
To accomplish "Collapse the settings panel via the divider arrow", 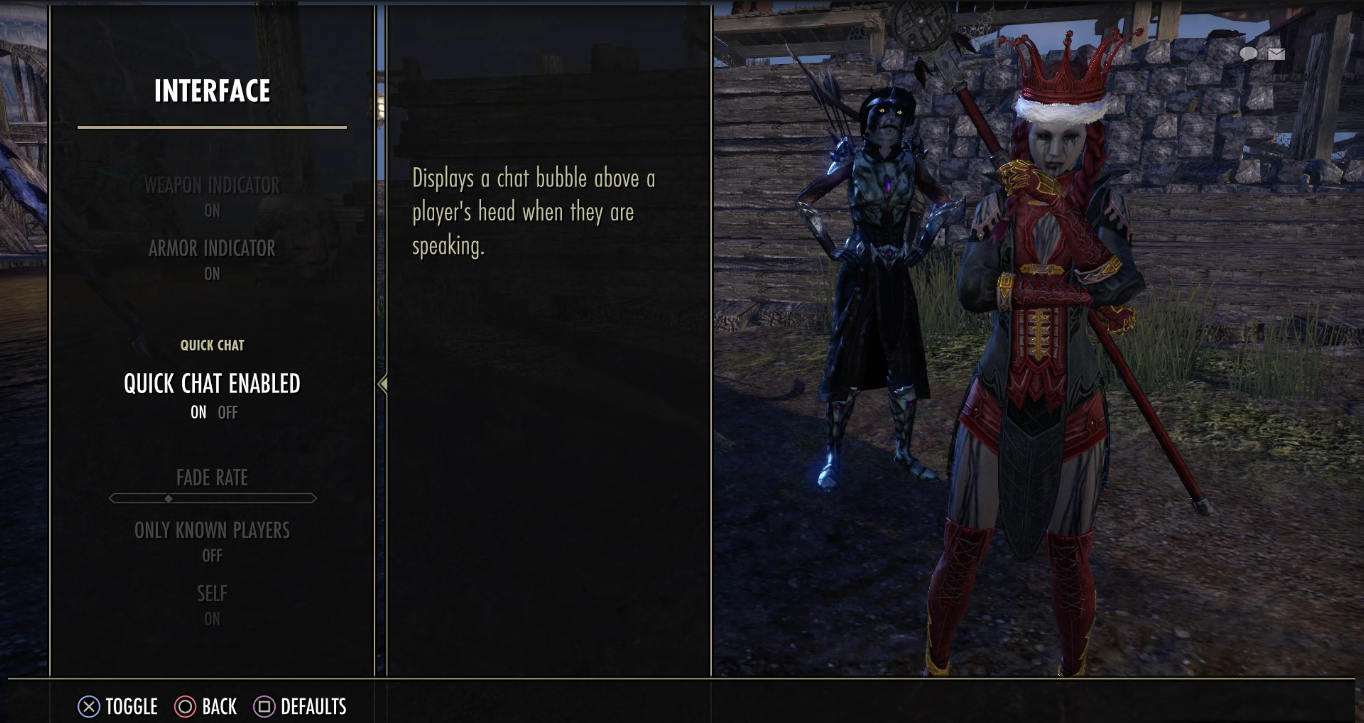I will [x=381, y=383].
